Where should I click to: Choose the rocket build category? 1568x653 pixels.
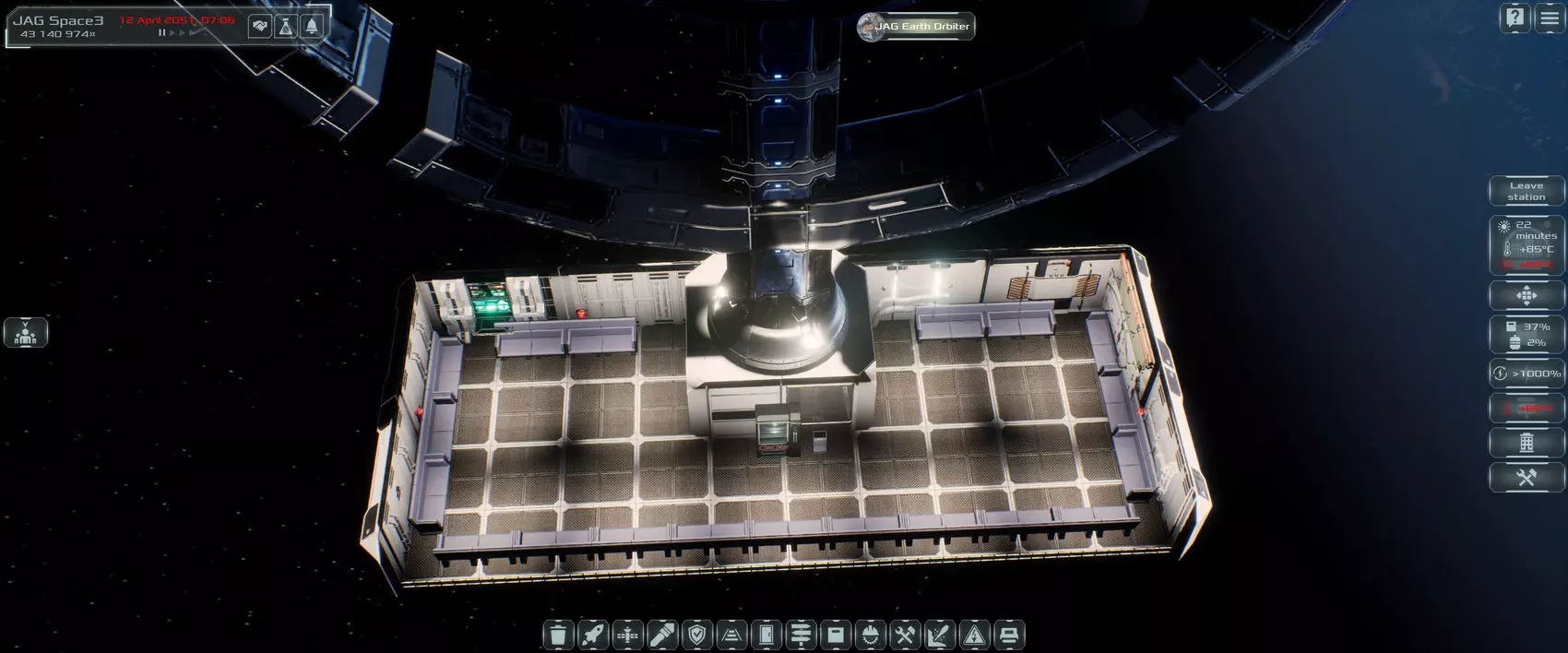[x=593, y=635]
